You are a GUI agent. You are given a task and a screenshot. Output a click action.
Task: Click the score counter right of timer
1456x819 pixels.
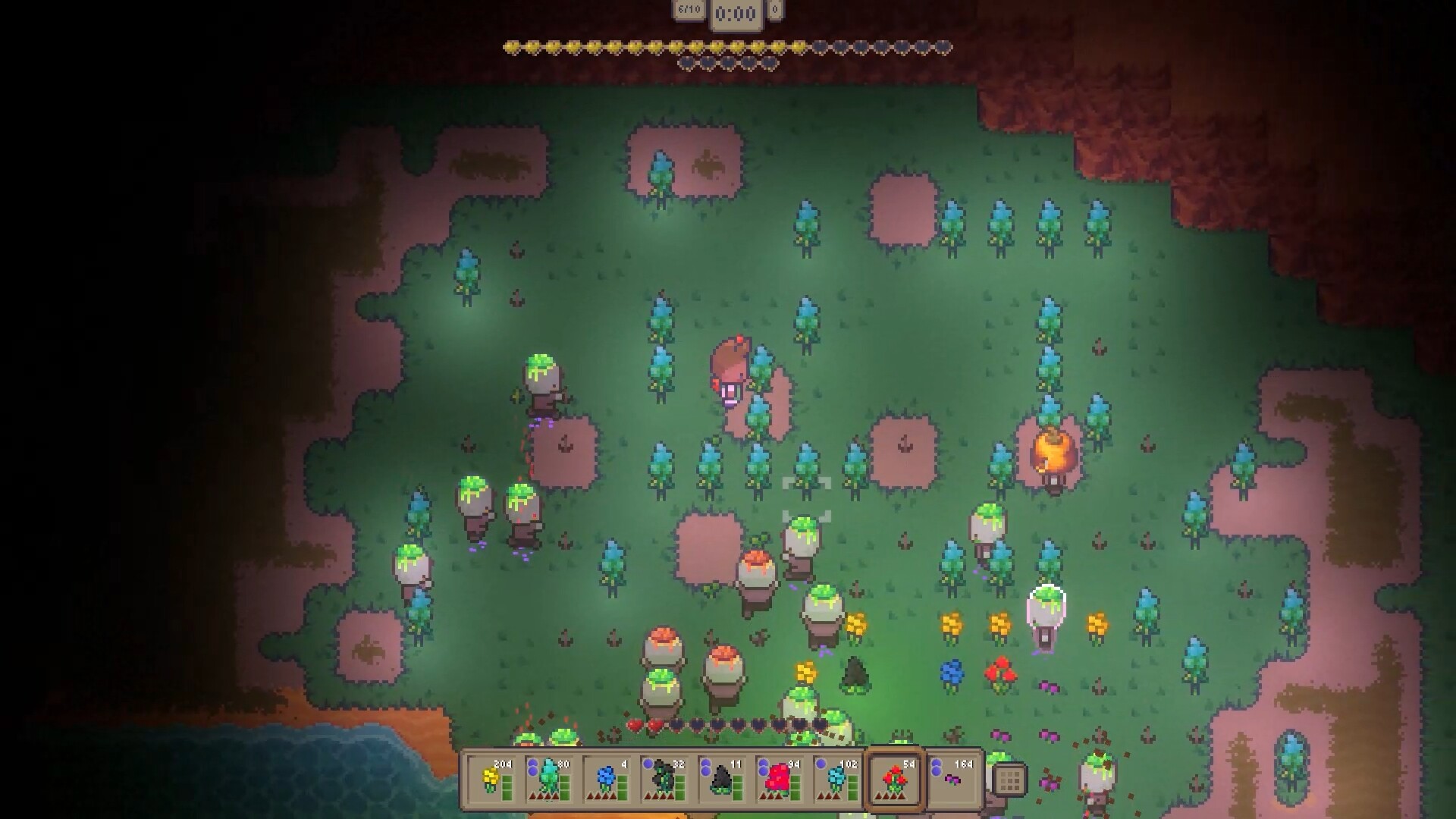[775, 11]
